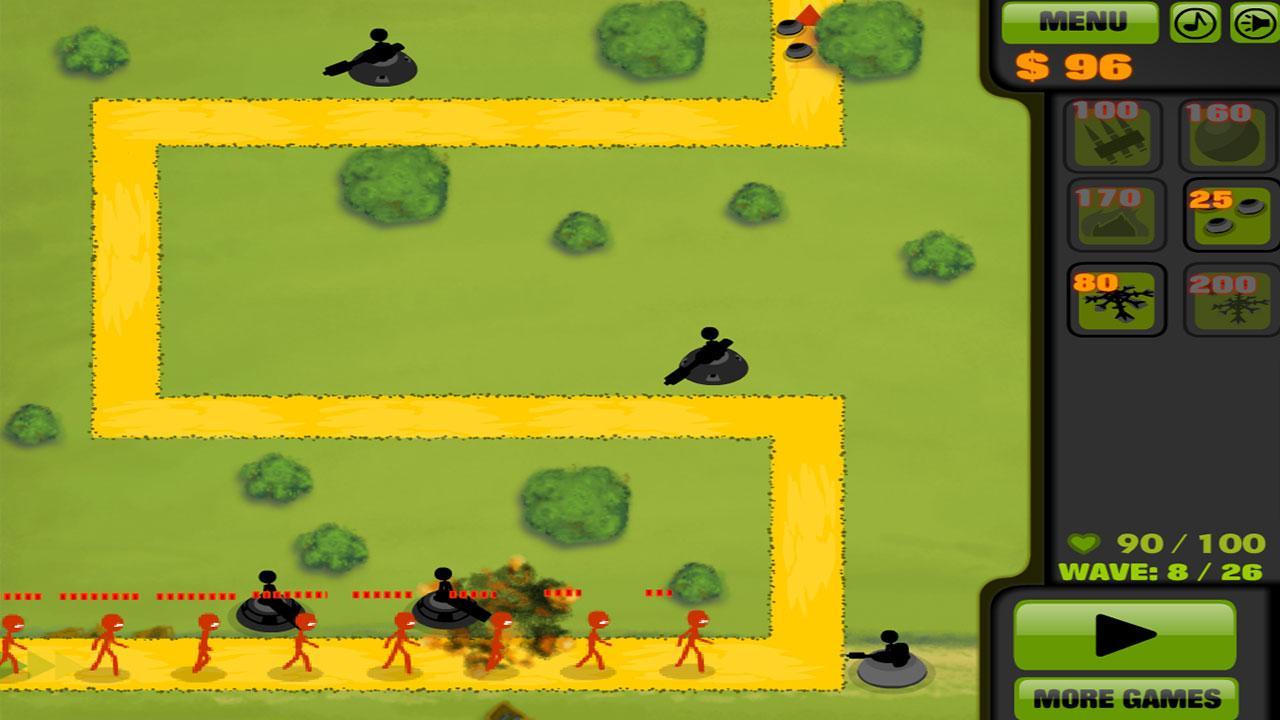Screen dimensions: 1280x720
Task: Toggle the highlighted 25-cost mine selection off
Action: click(1224, 212)
